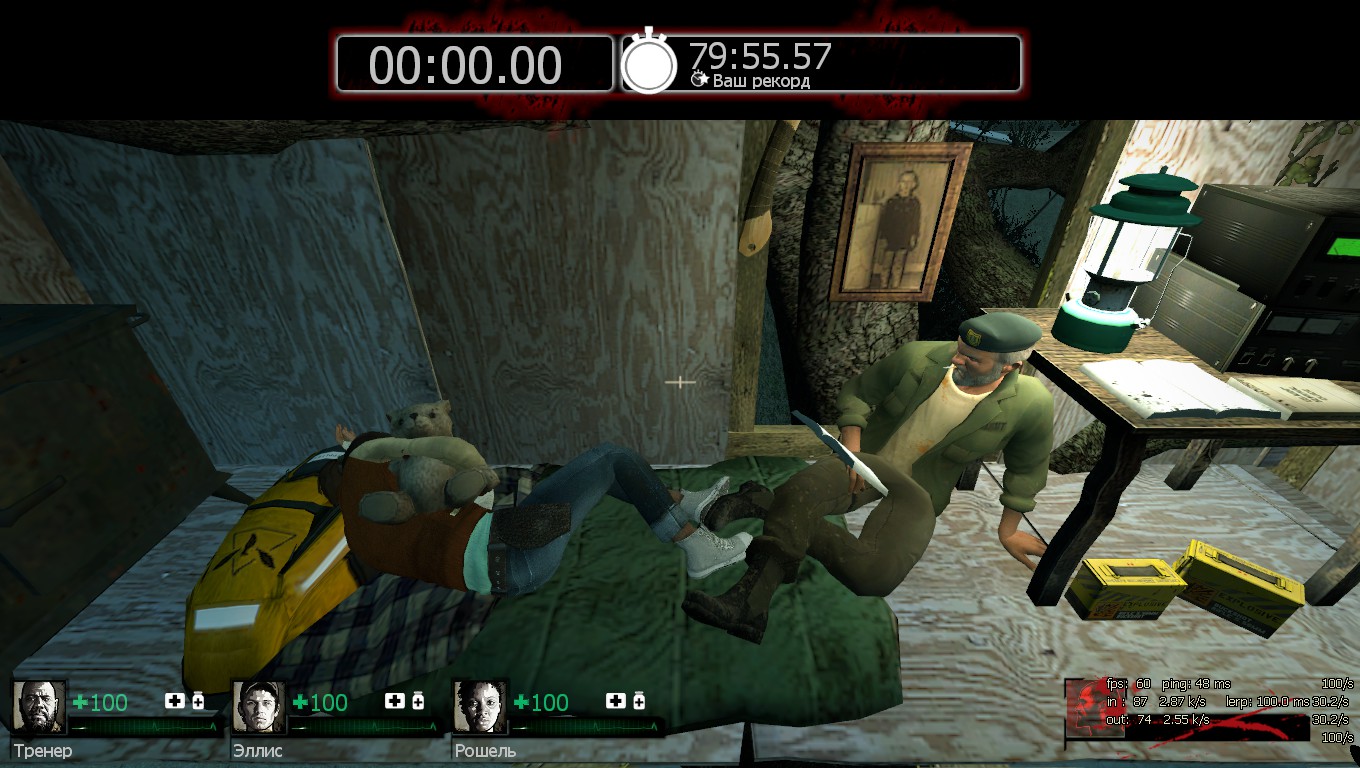This screenshot has height=768, width=1360.
Task: Click Эллис's first aid kit icon
Action: [395, 701]
